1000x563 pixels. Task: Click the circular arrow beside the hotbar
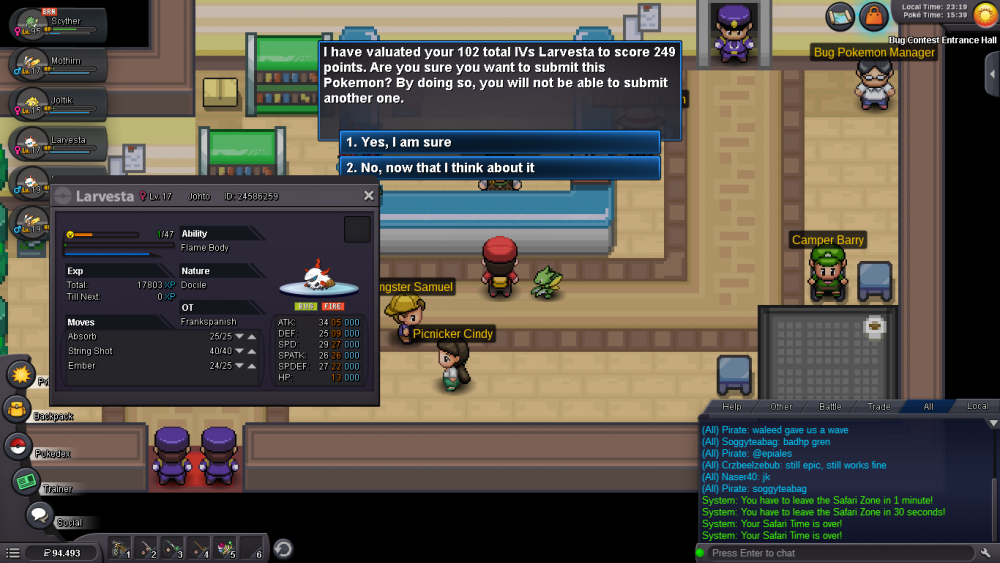[x=283, y=548]
